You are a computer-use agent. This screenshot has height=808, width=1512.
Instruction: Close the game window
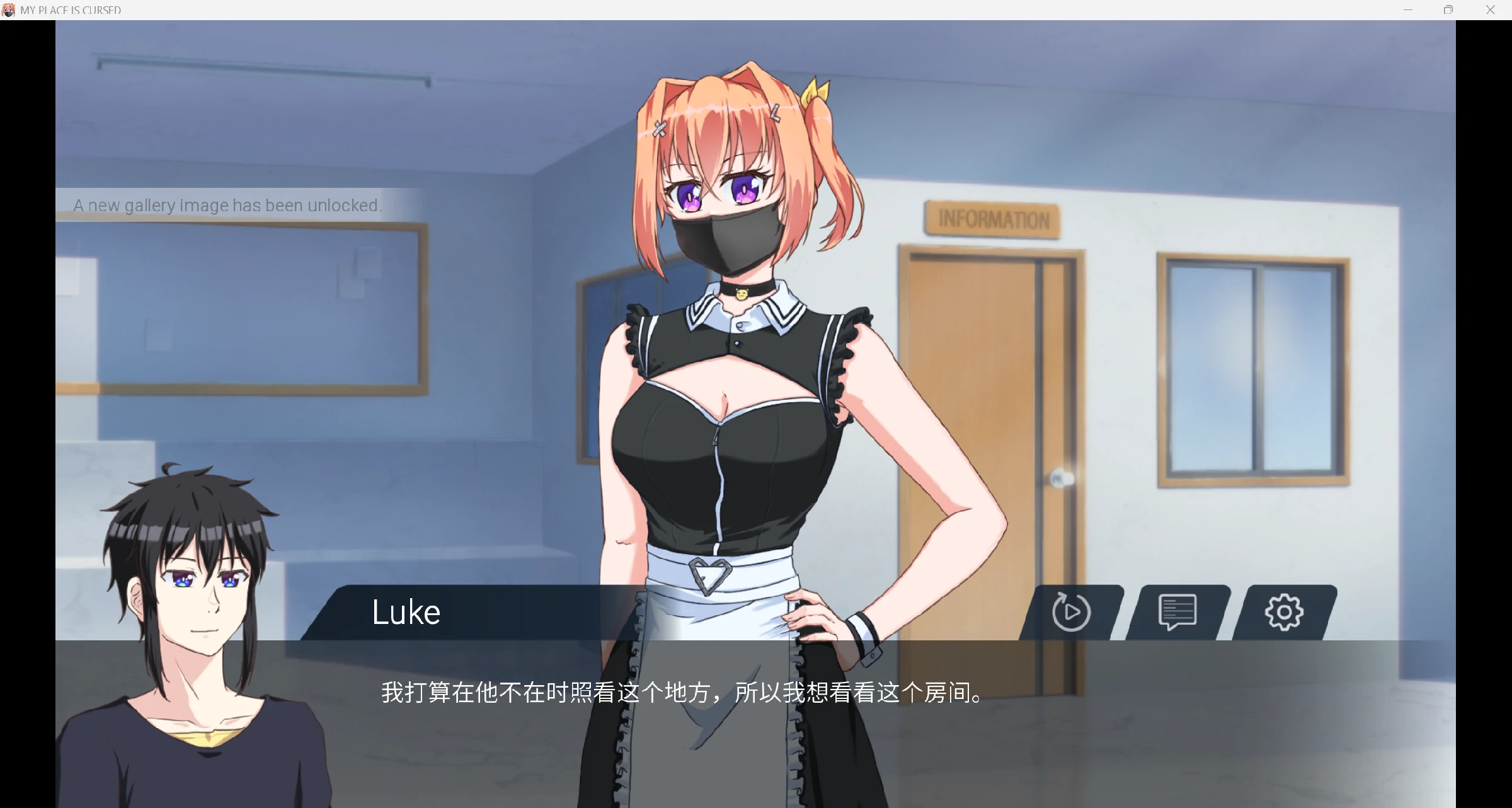[x=1490, y=9]
